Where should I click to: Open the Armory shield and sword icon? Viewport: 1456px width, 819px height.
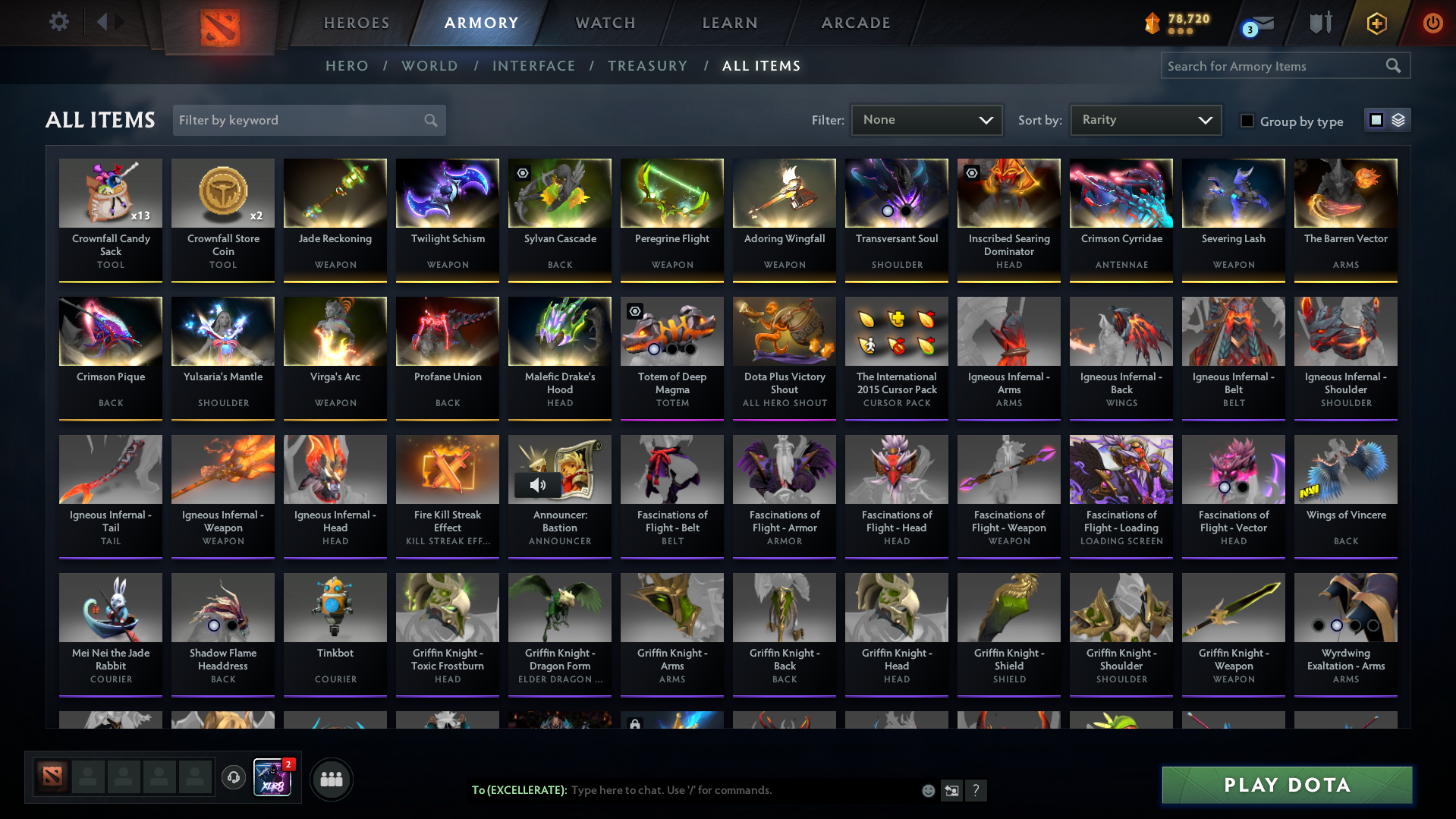(x=1319, y=23)
